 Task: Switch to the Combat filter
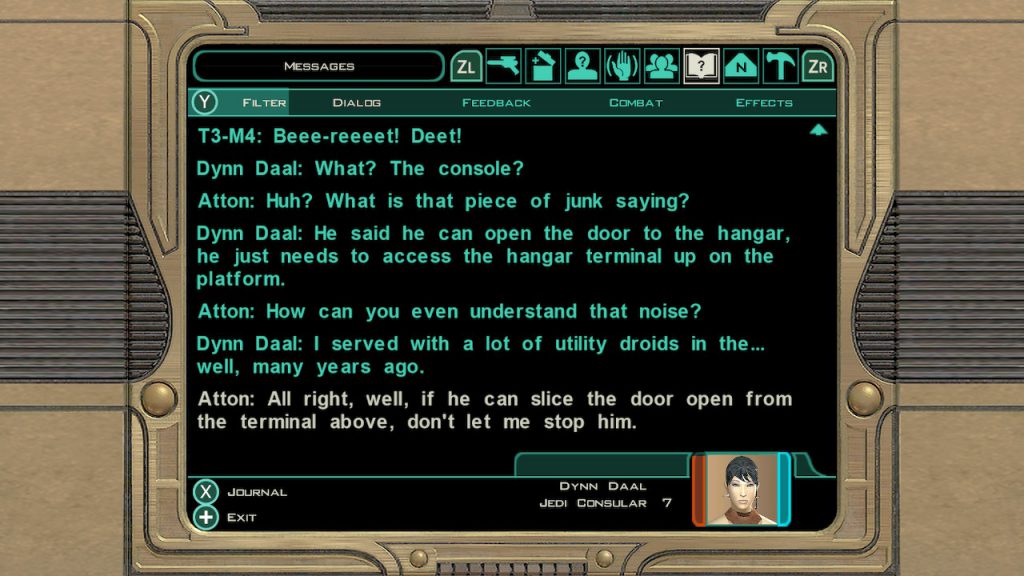click(x=635, y=103)
